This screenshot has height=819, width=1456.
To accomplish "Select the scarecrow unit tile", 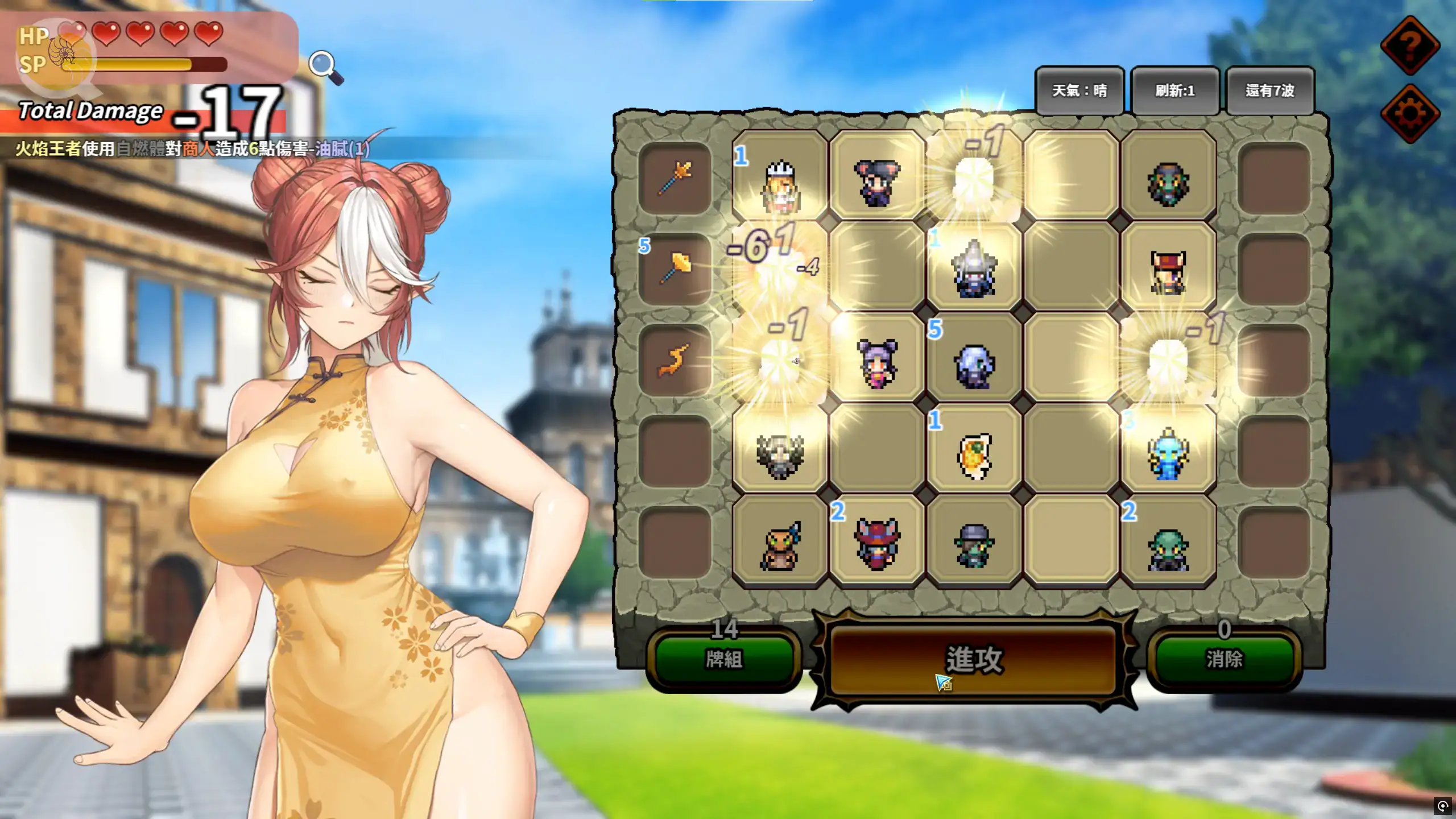I will 780,545.
